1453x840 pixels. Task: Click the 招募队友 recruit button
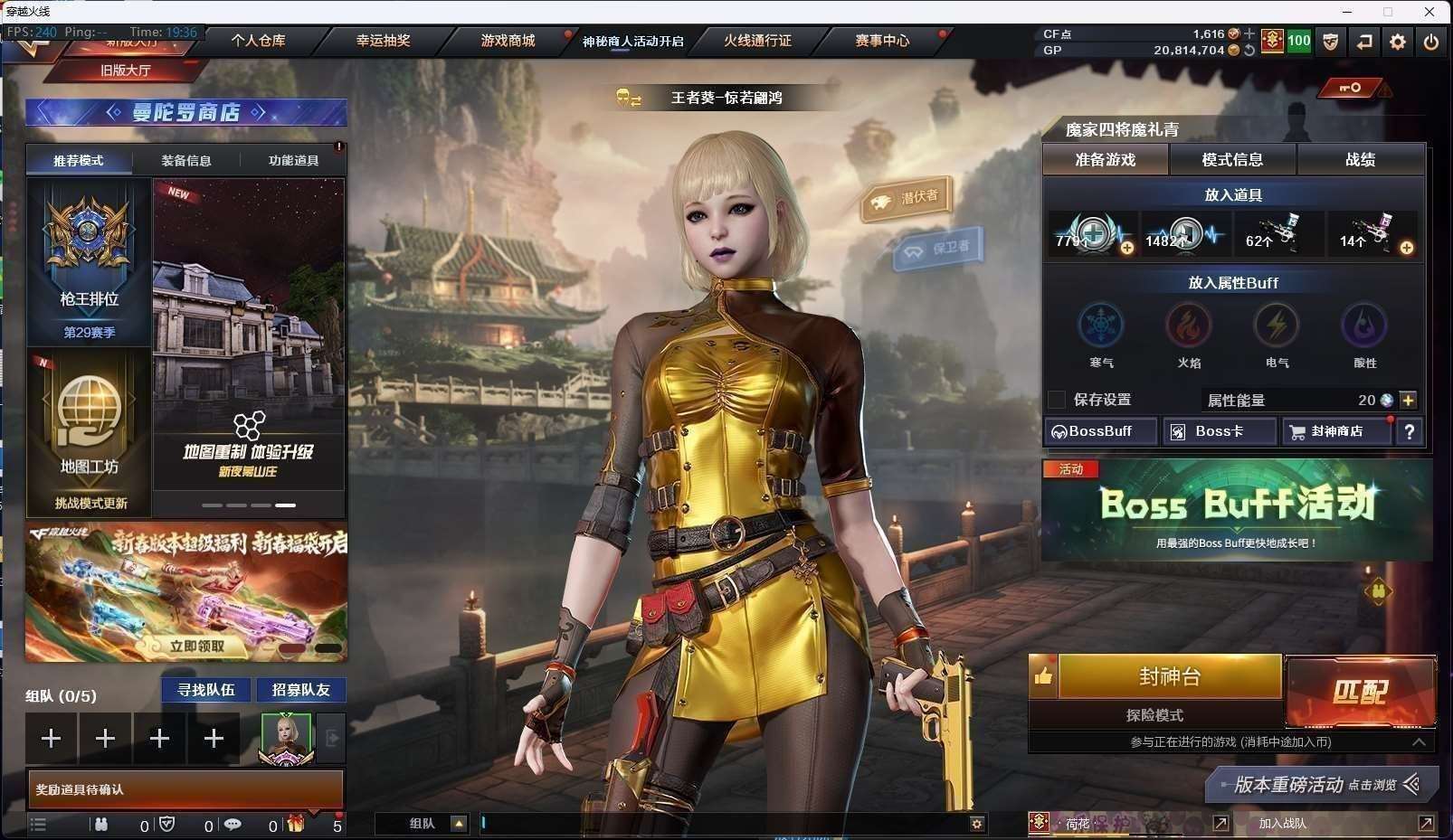[x=301, y=690]
